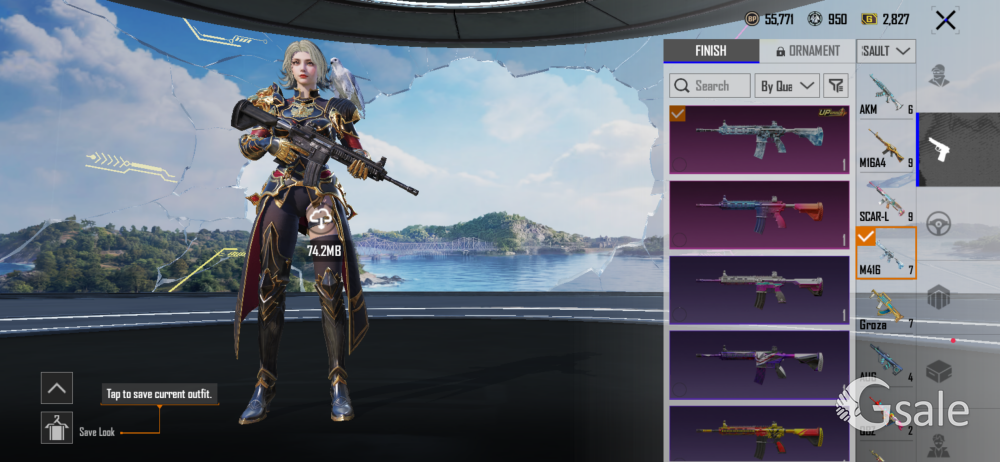Pick the red and blue M416 finish
Screen dimensions: 1000x462
[758, 213]
